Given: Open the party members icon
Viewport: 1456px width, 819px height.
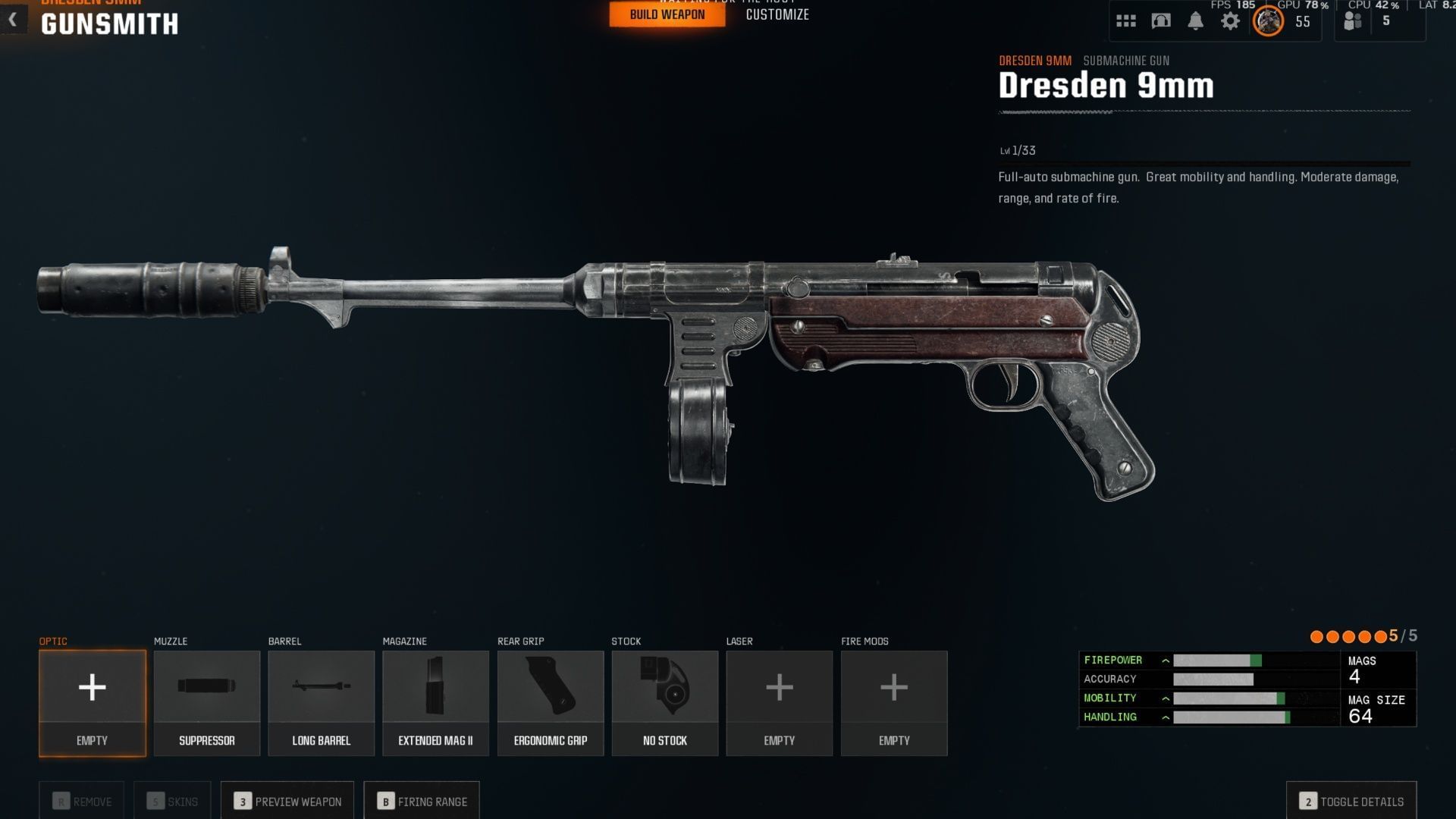Looking at the screenshot, I should click(x=1353, y=21).
